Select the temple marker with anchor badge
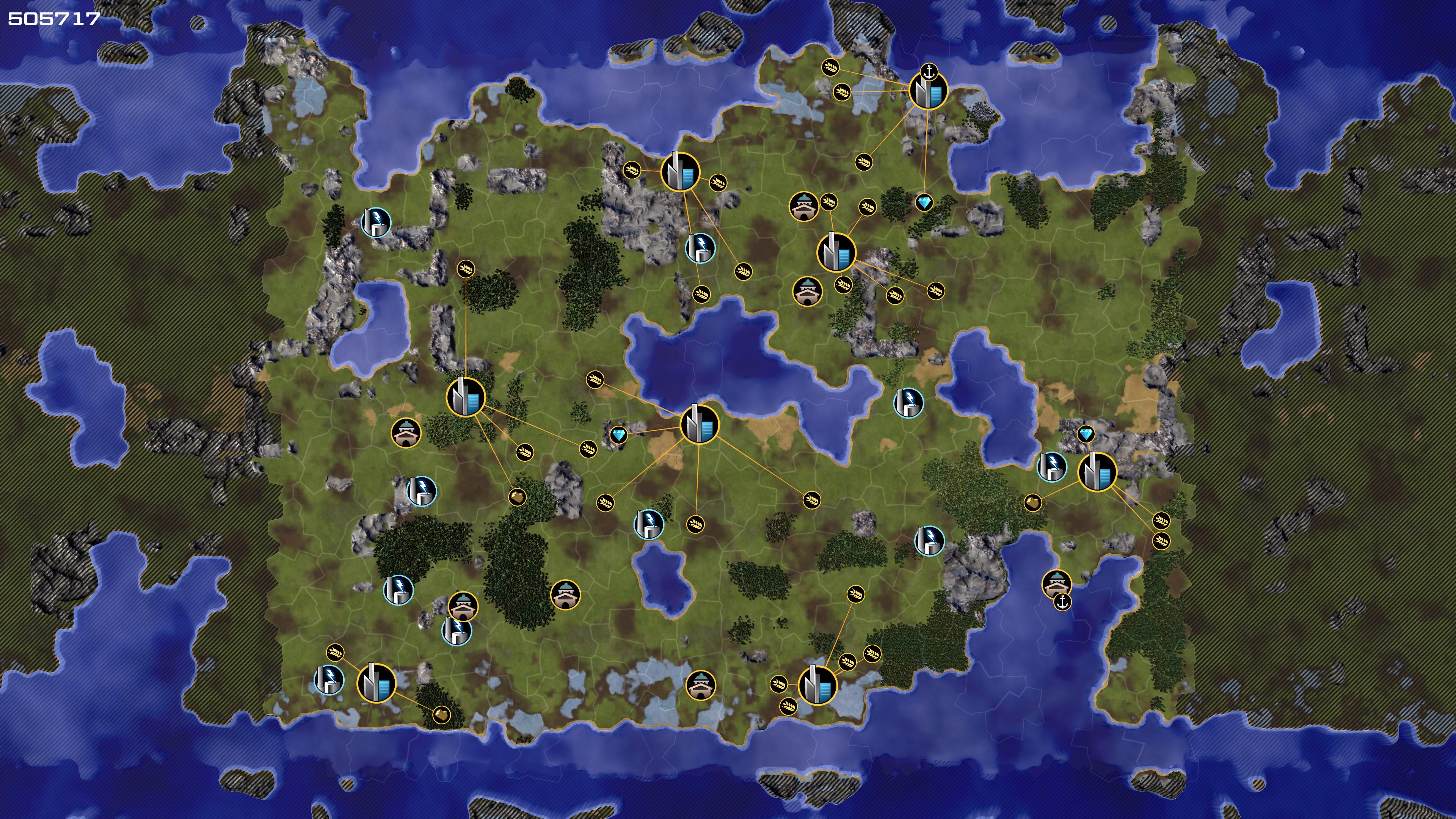The width and height of the screenshot is (1456, 819). pyautogui.click(x=1056, y=584)
